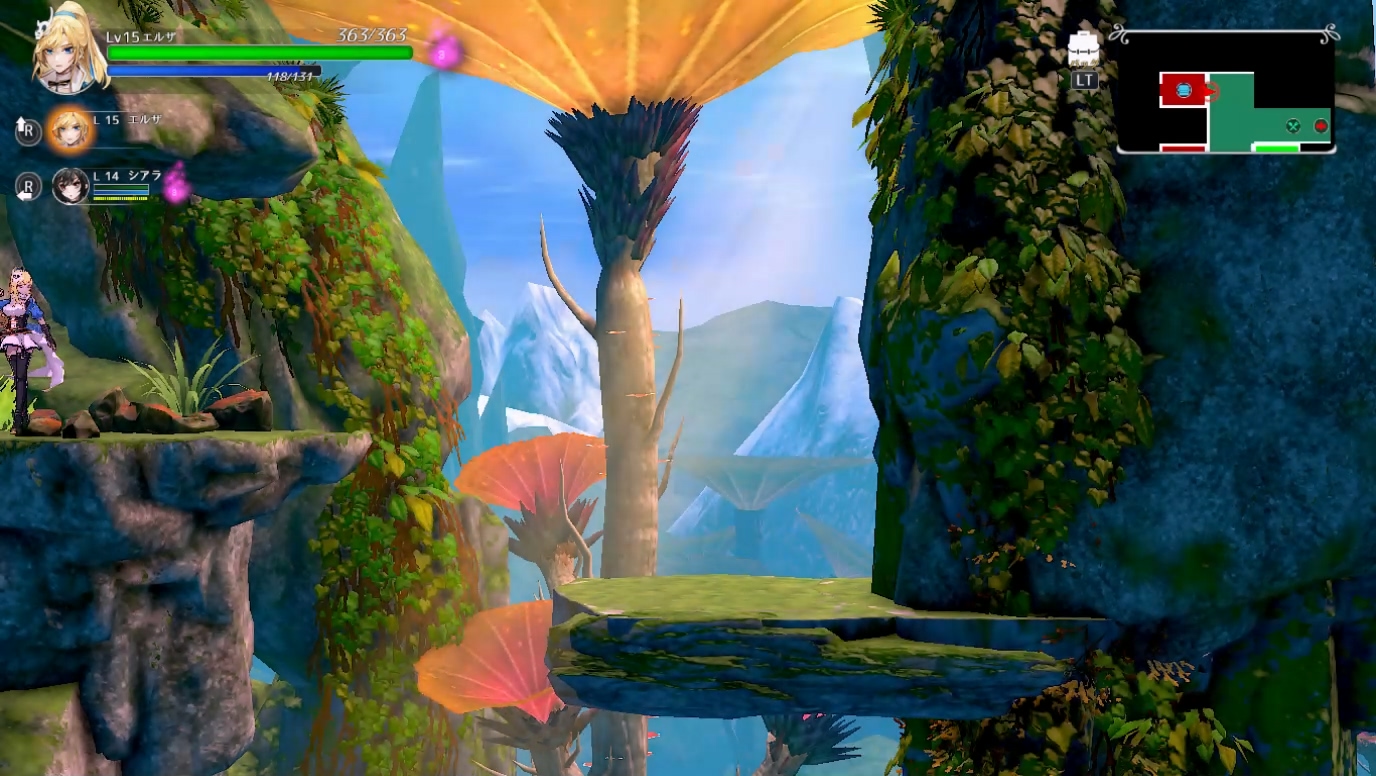Select the L15 エルザ party member portrait
1376x776 pixels.
coord(70,129)
